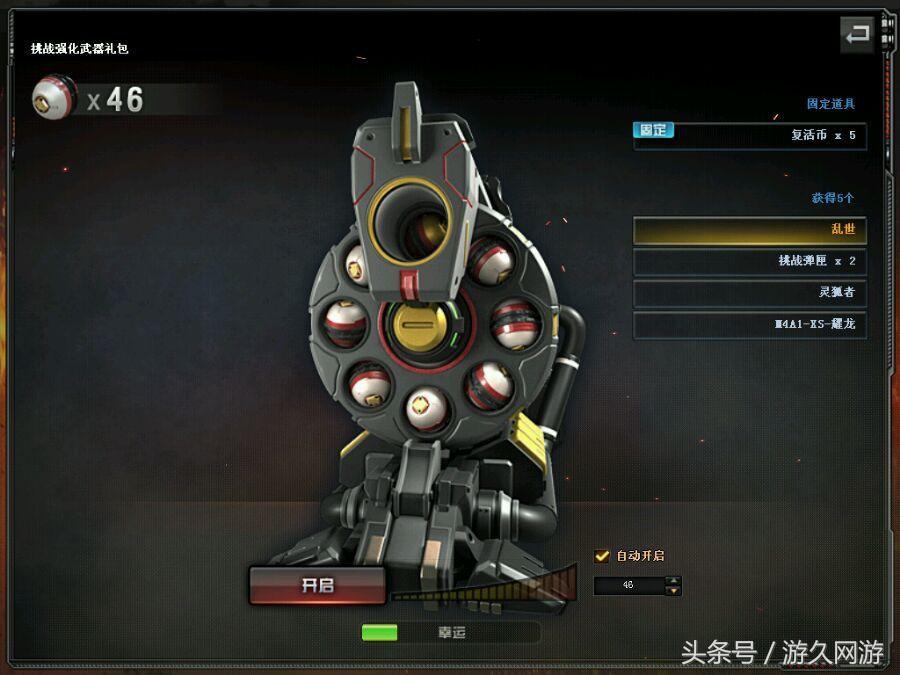Go back with the return arrow button
The image size is (900, 675).
pos(857,35)
